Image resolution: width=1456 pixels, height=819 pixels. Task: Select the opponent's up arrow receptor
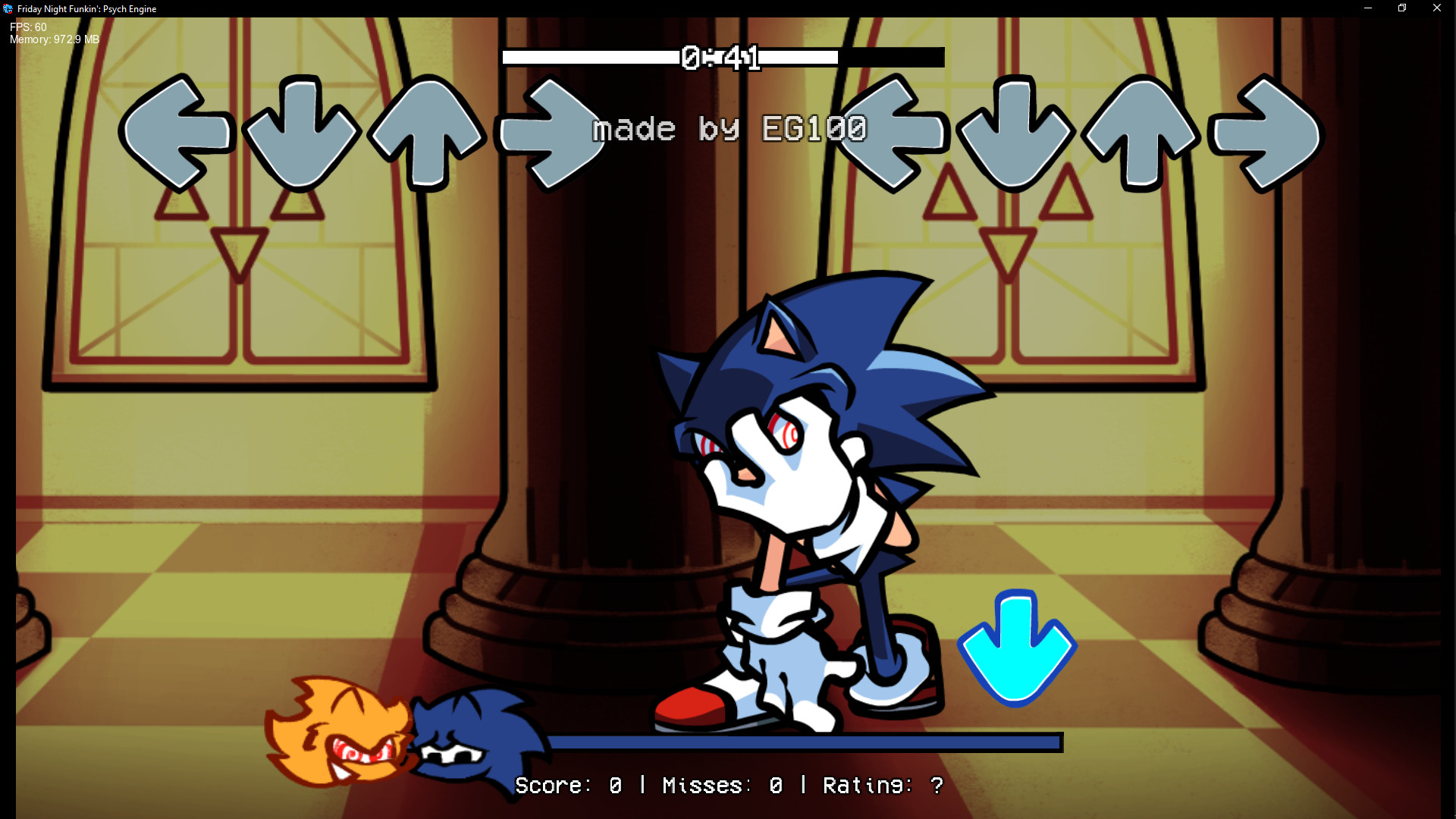tap(425, 130)
